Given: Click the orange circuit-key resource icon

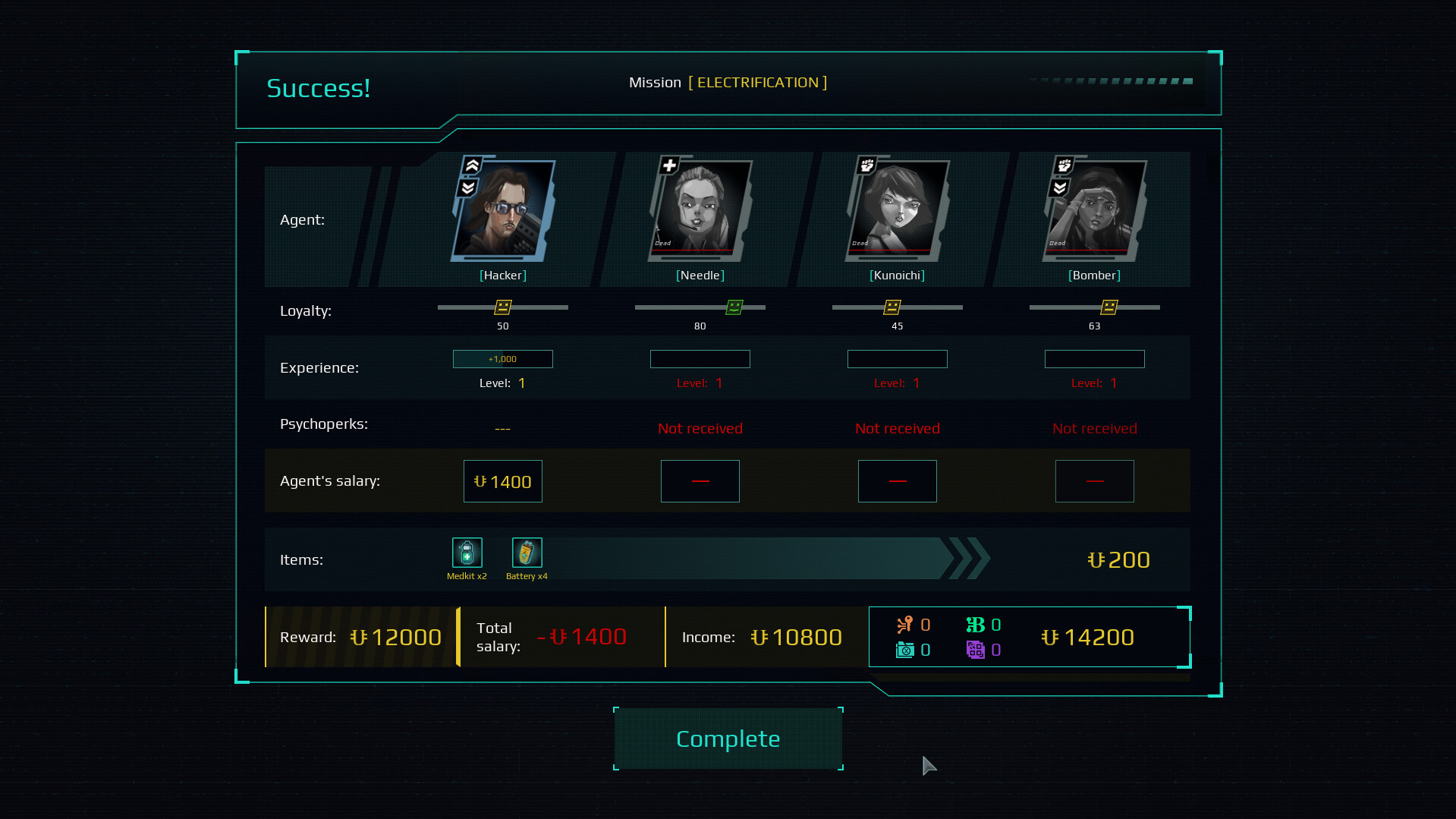Looking at the screenshot, I should [x=904, y=624].
